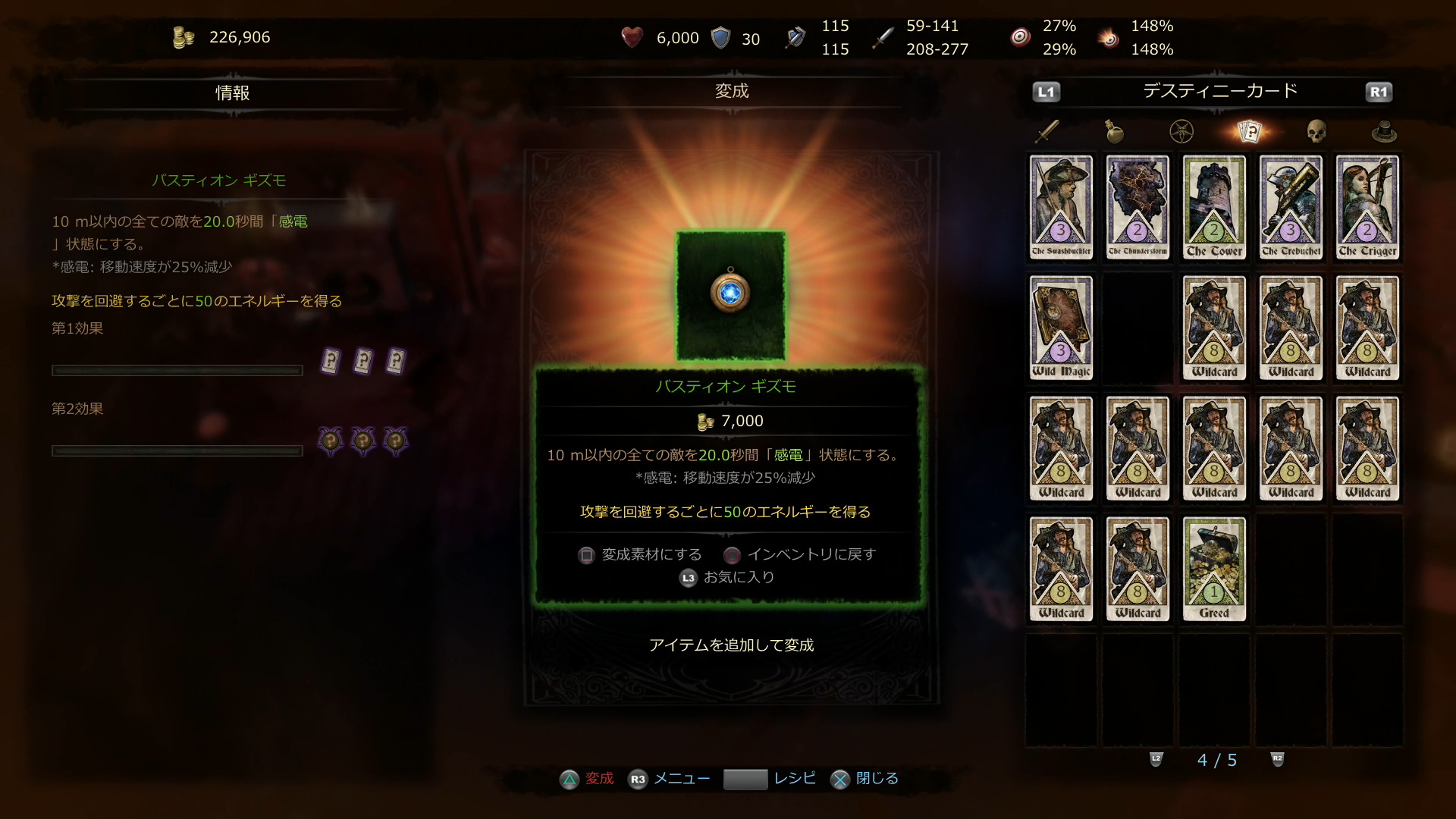Switch to the top hat category tab
The width and height of the screenshot is (1456, 819).
[x=1384, y=131]
